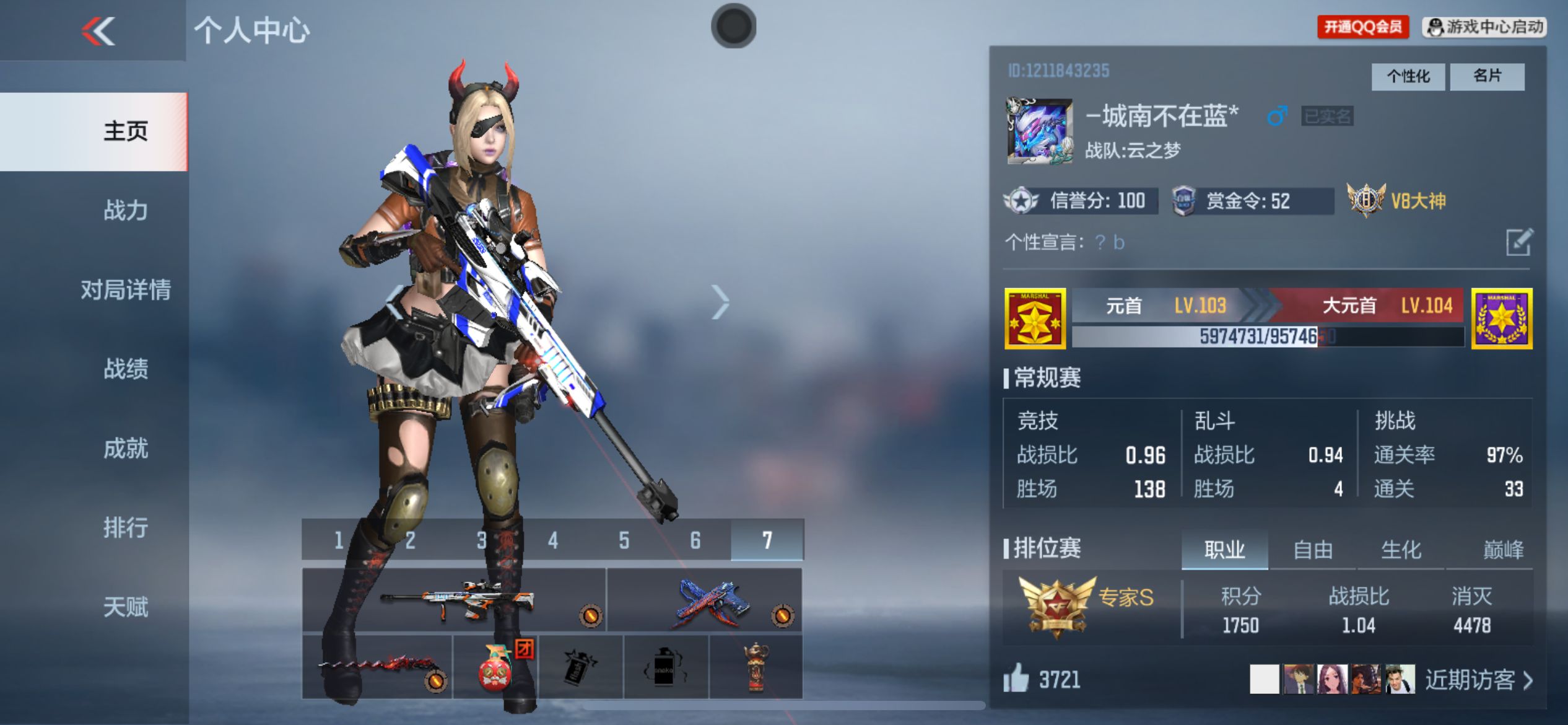Select 对局详情 in the side menu
Viewport: 1568px width, 725px height.
(x=126, y=290)
